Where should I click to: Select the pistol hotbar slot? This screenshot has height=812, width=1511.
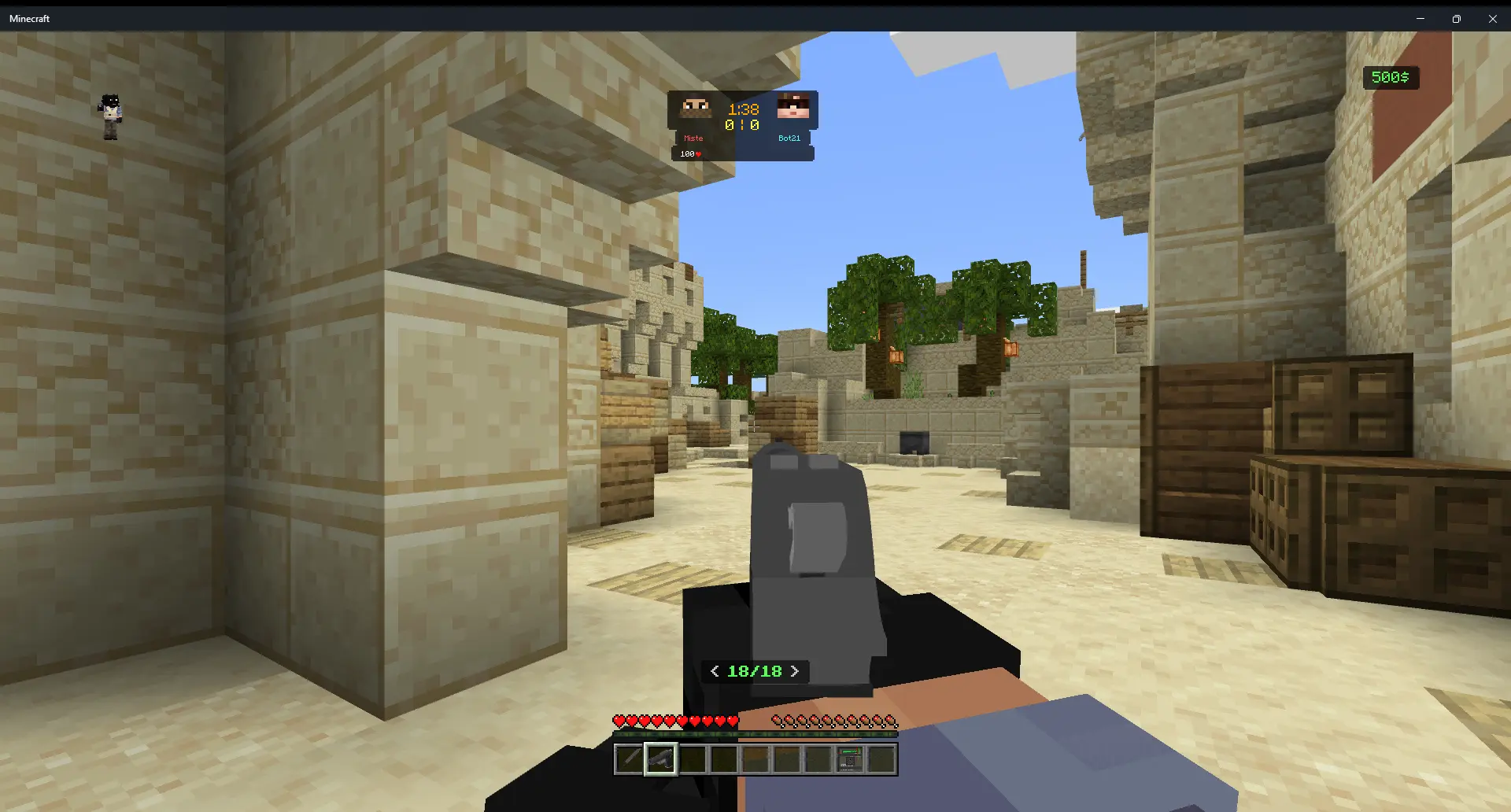[x=660, y=759]
